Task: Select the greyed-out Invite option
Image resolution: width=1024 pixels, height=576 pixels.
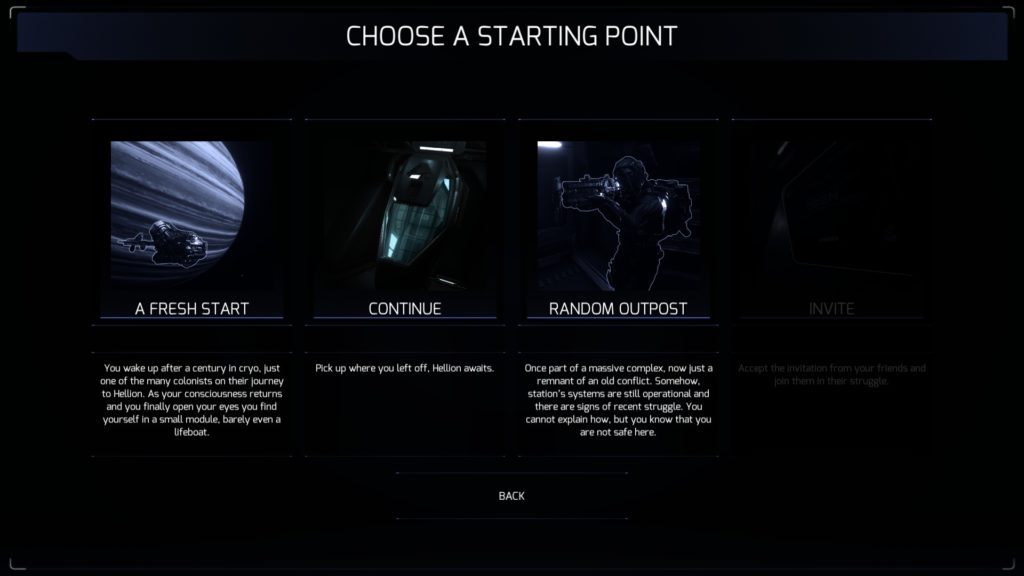Action: coord(832,308)
